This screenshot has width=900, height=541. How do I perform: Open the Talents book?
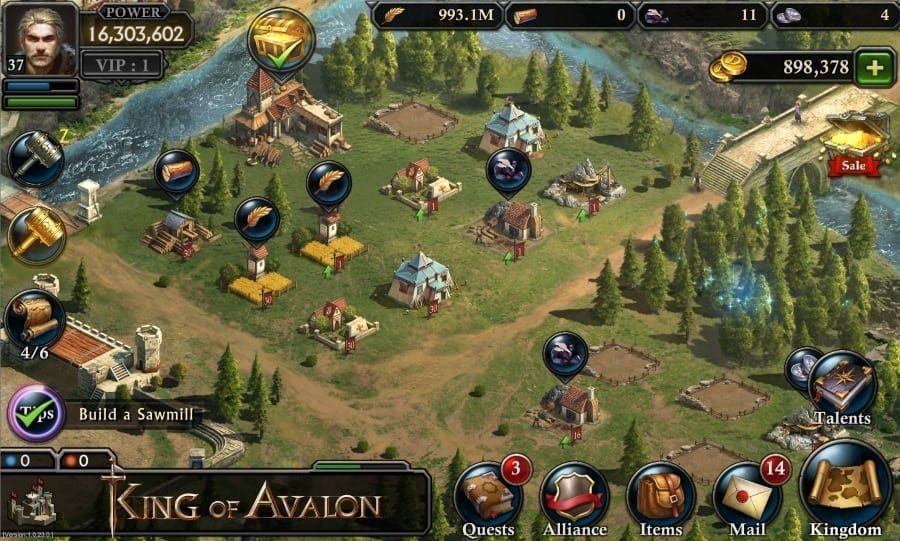(x=842, y=385)
